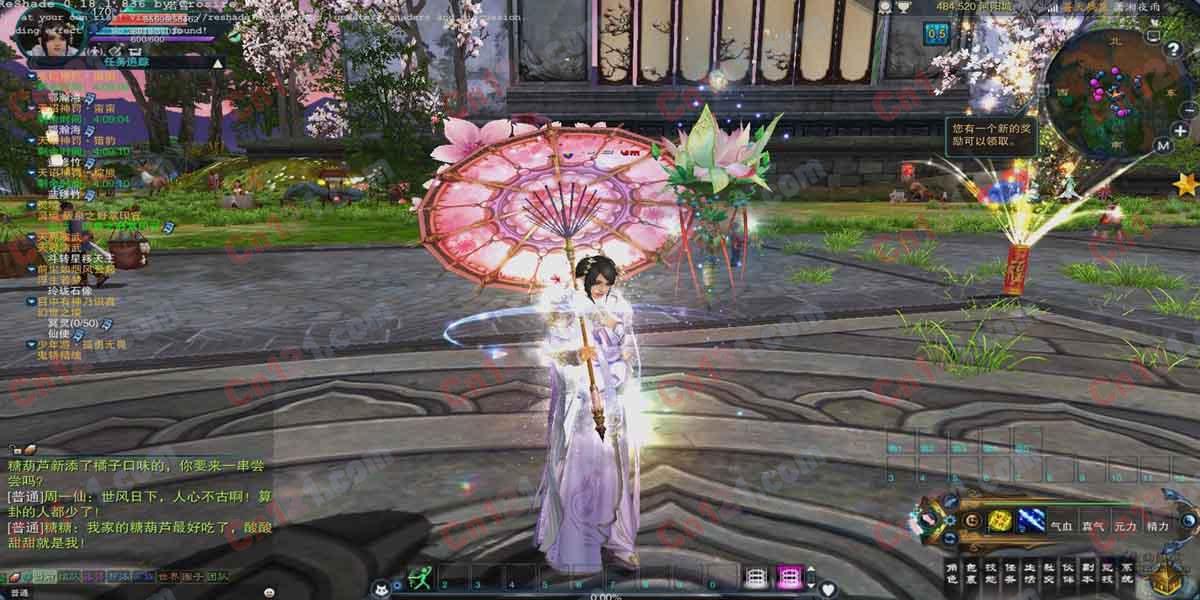Image resolution: width=1200 pixels, height=600 pixels.
Task: Click the cat face icon beside hotbar
Action: tap(380, 590)
